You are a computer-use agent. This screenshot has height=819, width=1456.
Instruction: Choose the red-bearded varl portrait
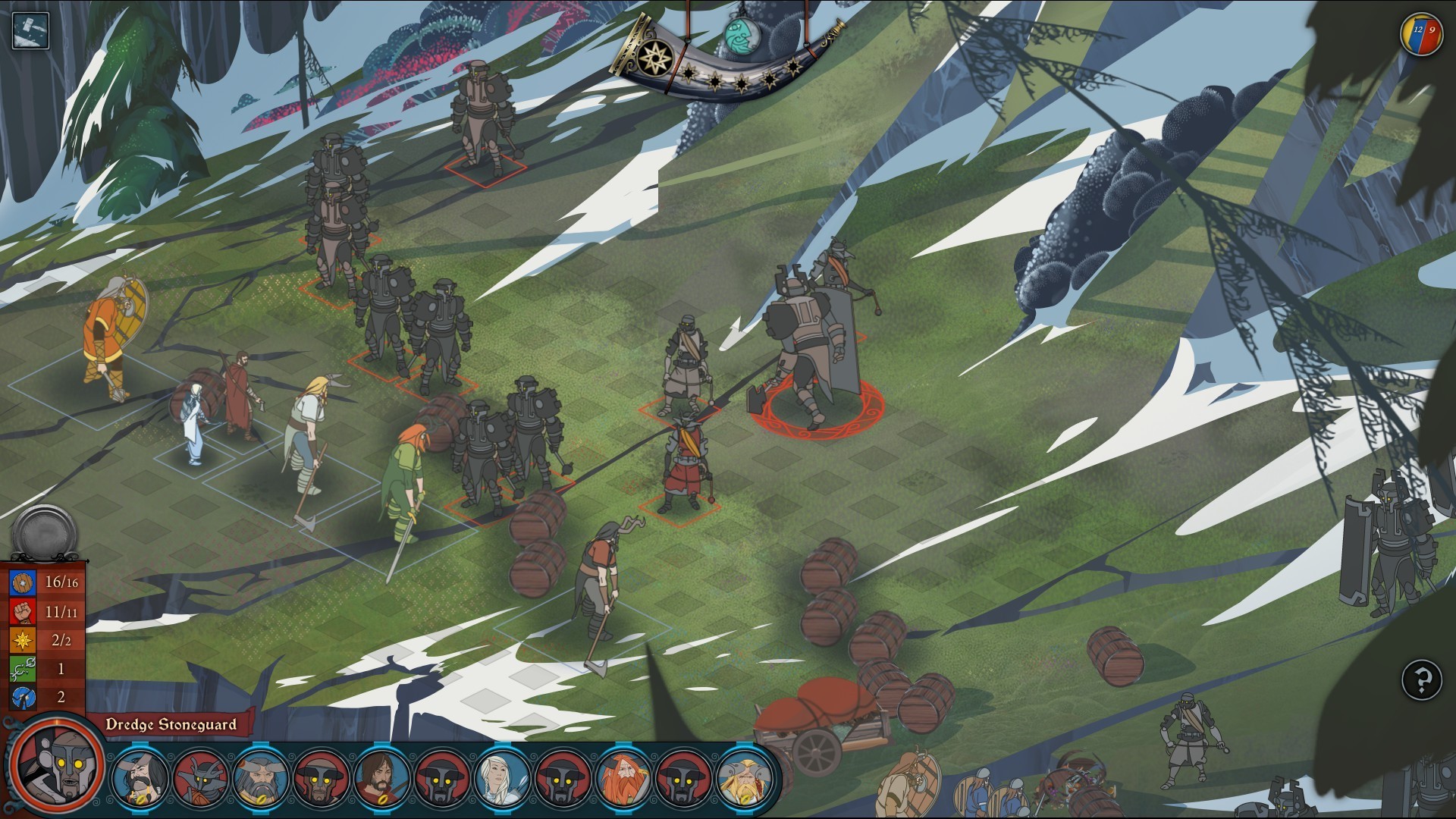(x=623, y=777)
